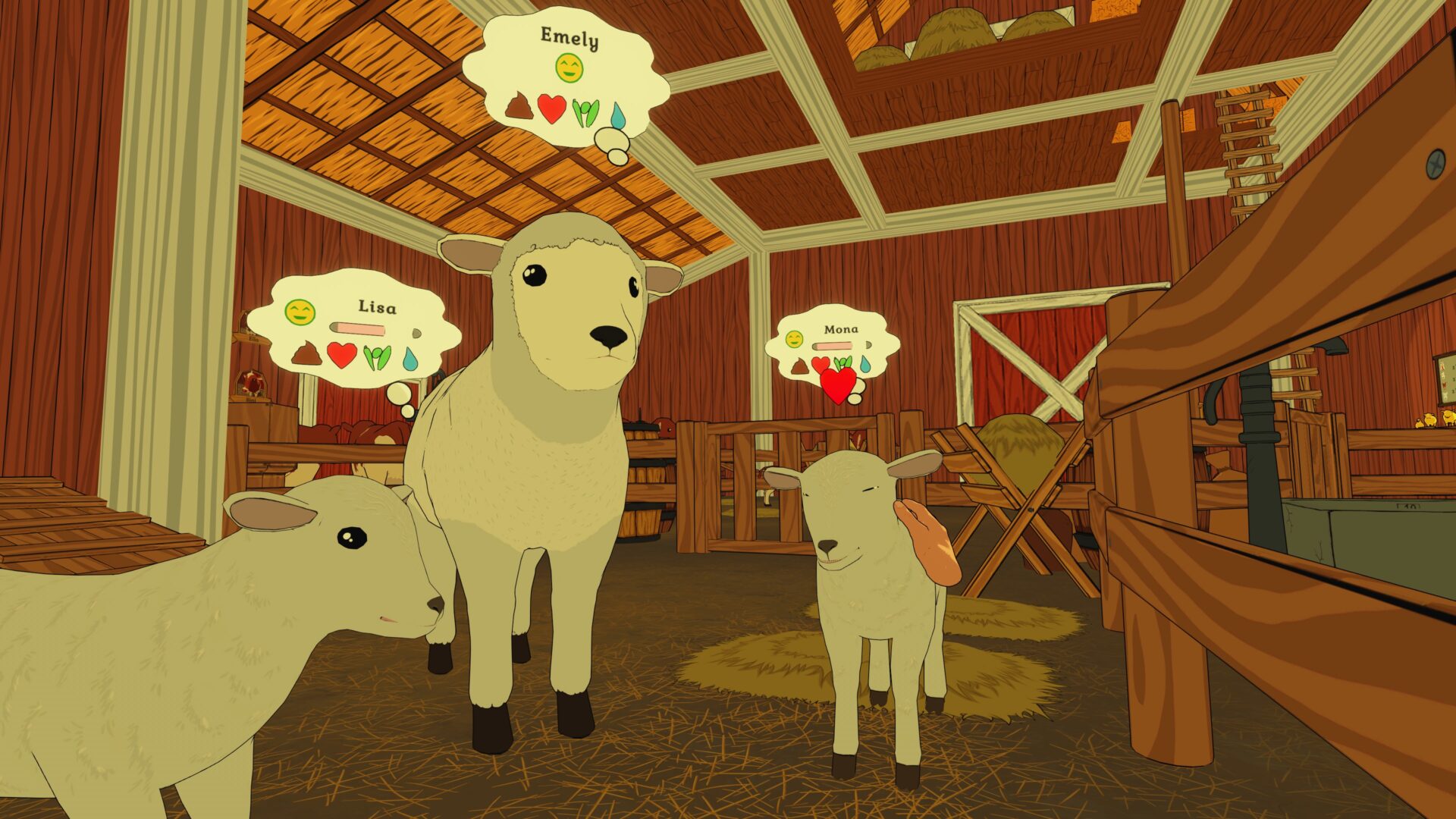This screenshot has width=1456, height=819.
Task: Click the heart icon in Emely's thought bubble
Action: 551,110
